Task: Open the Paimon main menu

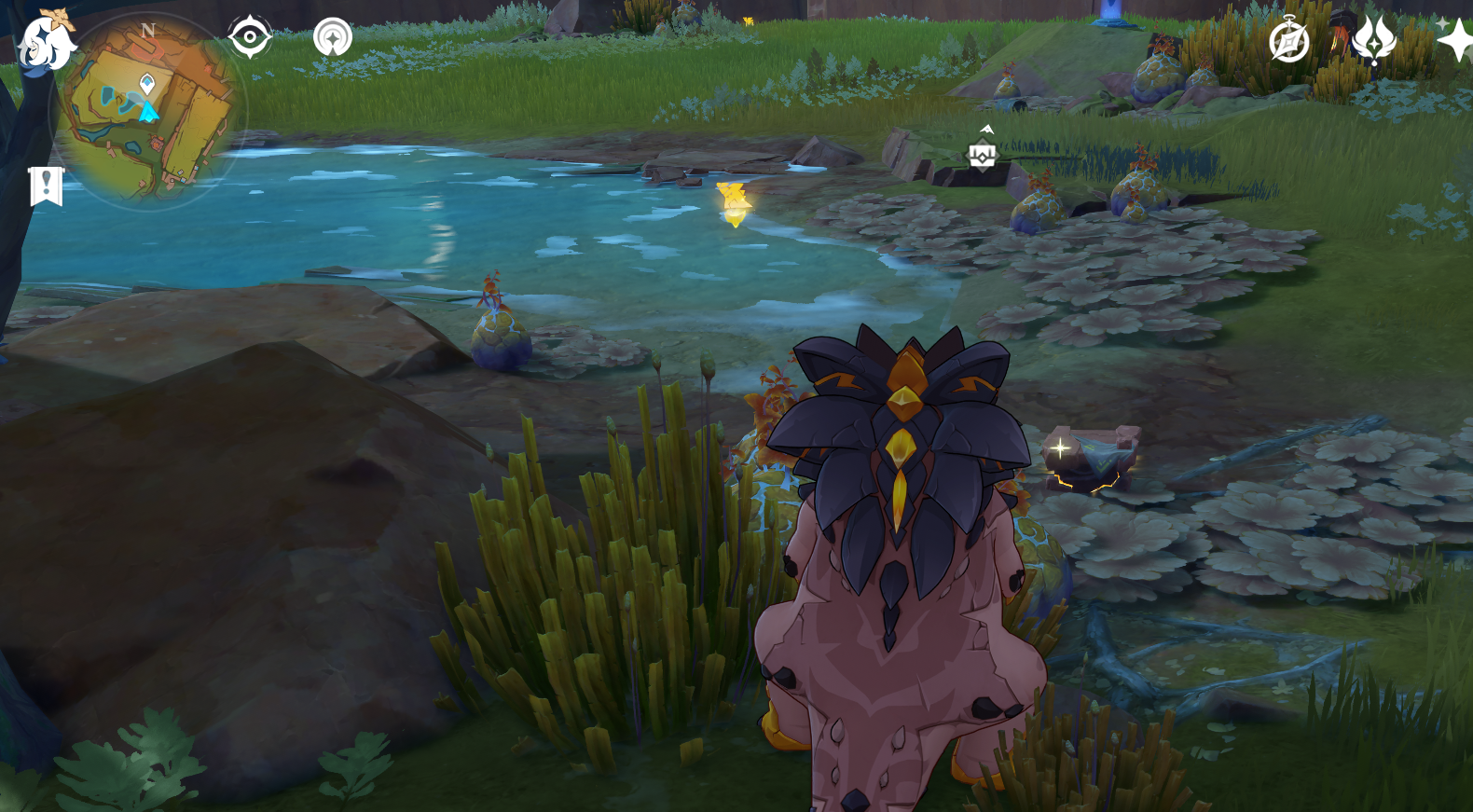Action: click(45, 42)
